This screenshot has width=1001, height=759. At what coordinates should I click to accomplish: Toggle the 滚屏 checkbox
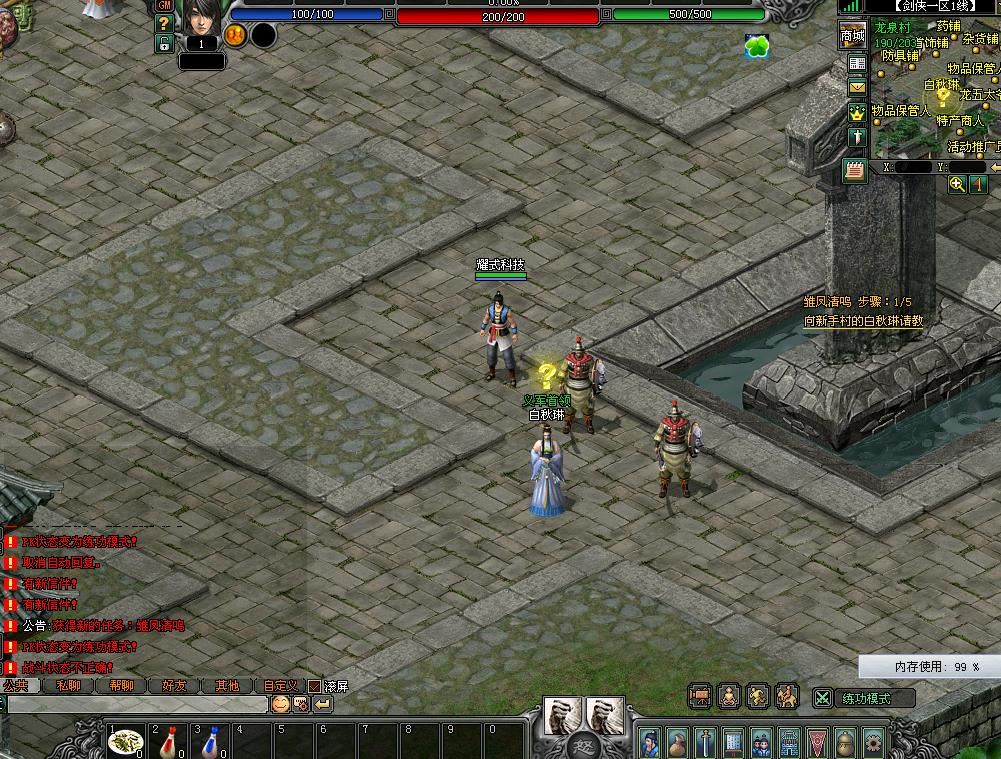click(314, 687)
